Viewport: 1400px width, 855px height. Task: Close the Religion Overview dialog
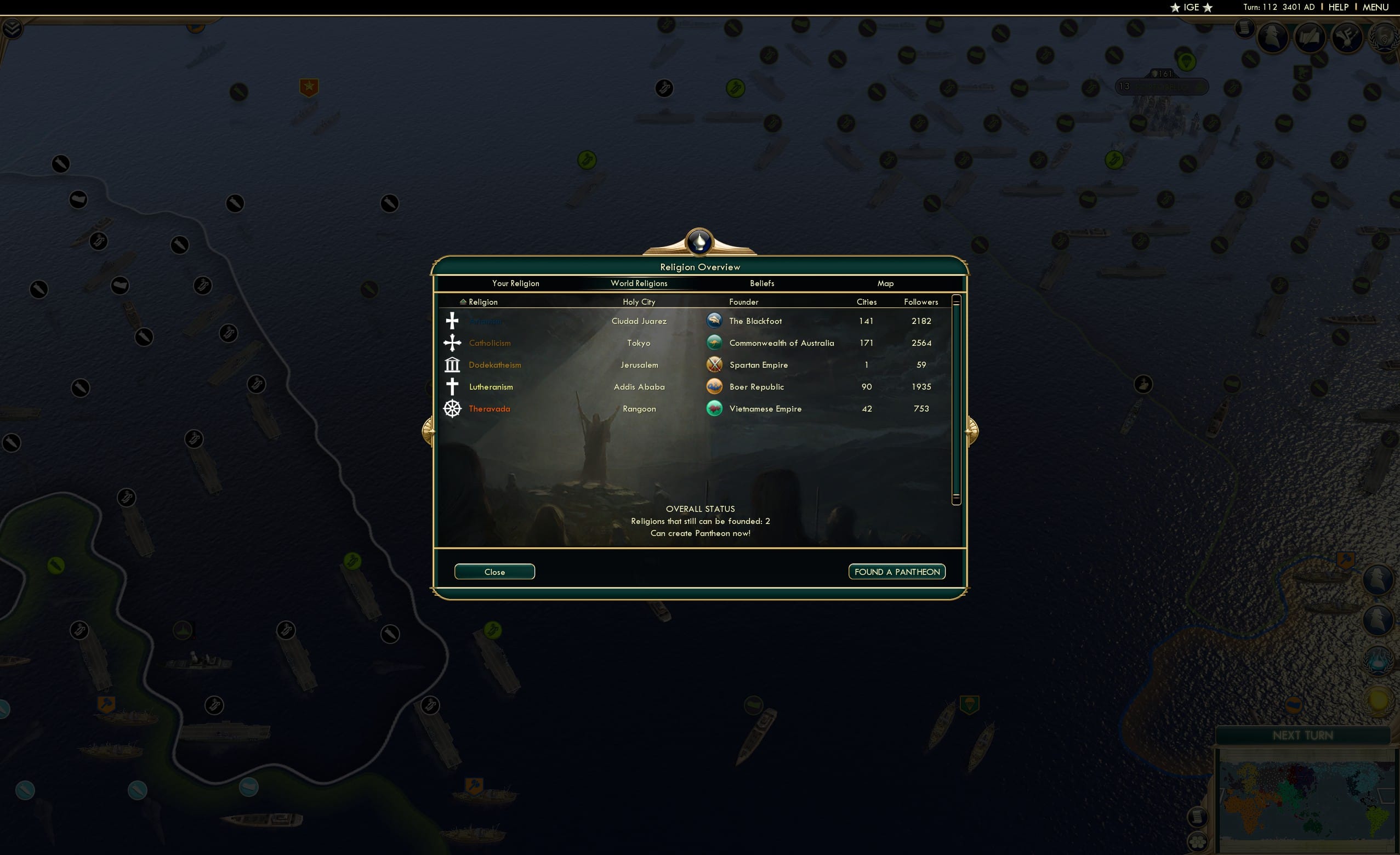[x=494, y=572]
